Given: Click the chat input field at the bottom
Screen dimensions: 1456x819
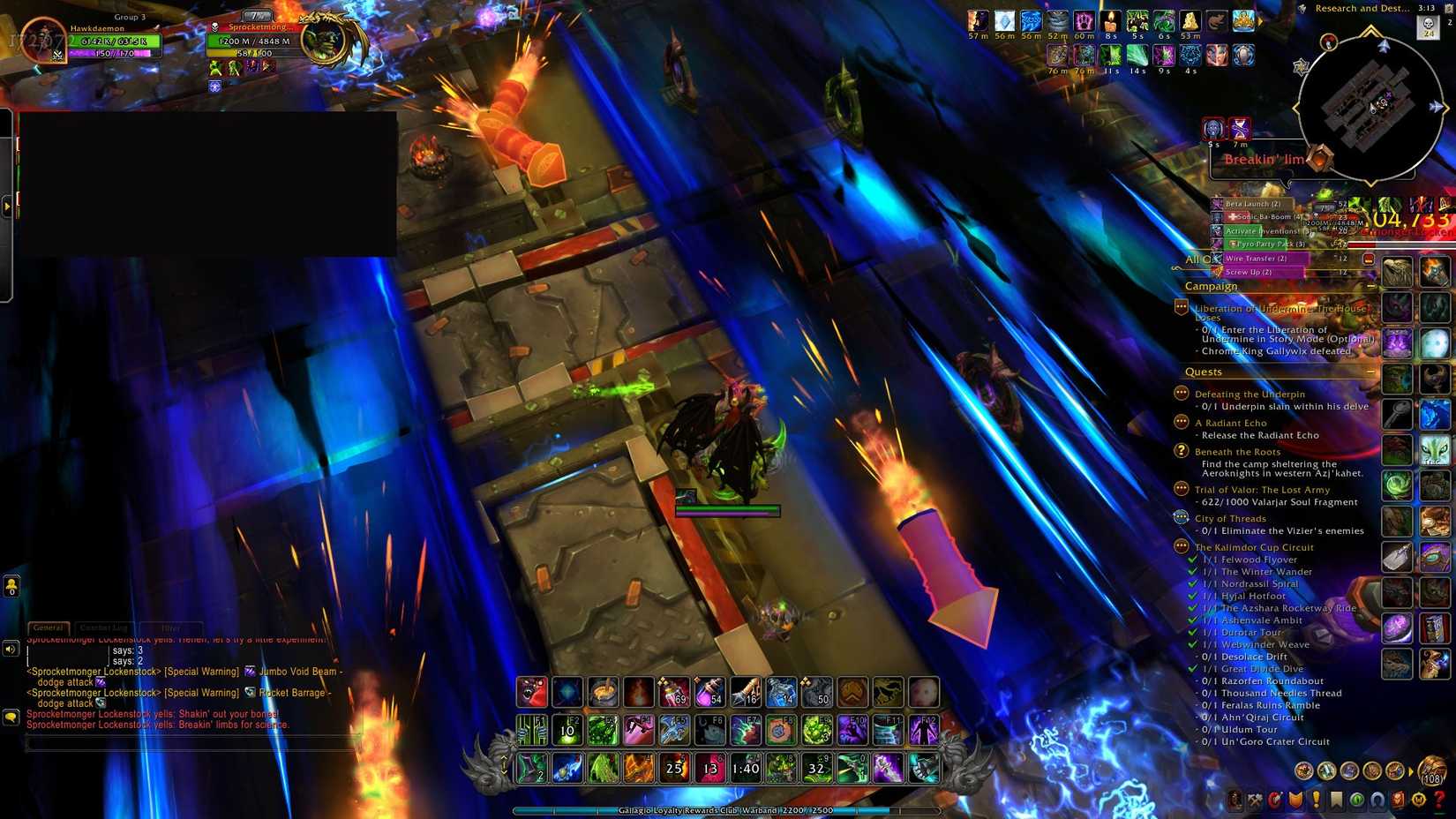Looking at the screenshot, I should (176, 741).
